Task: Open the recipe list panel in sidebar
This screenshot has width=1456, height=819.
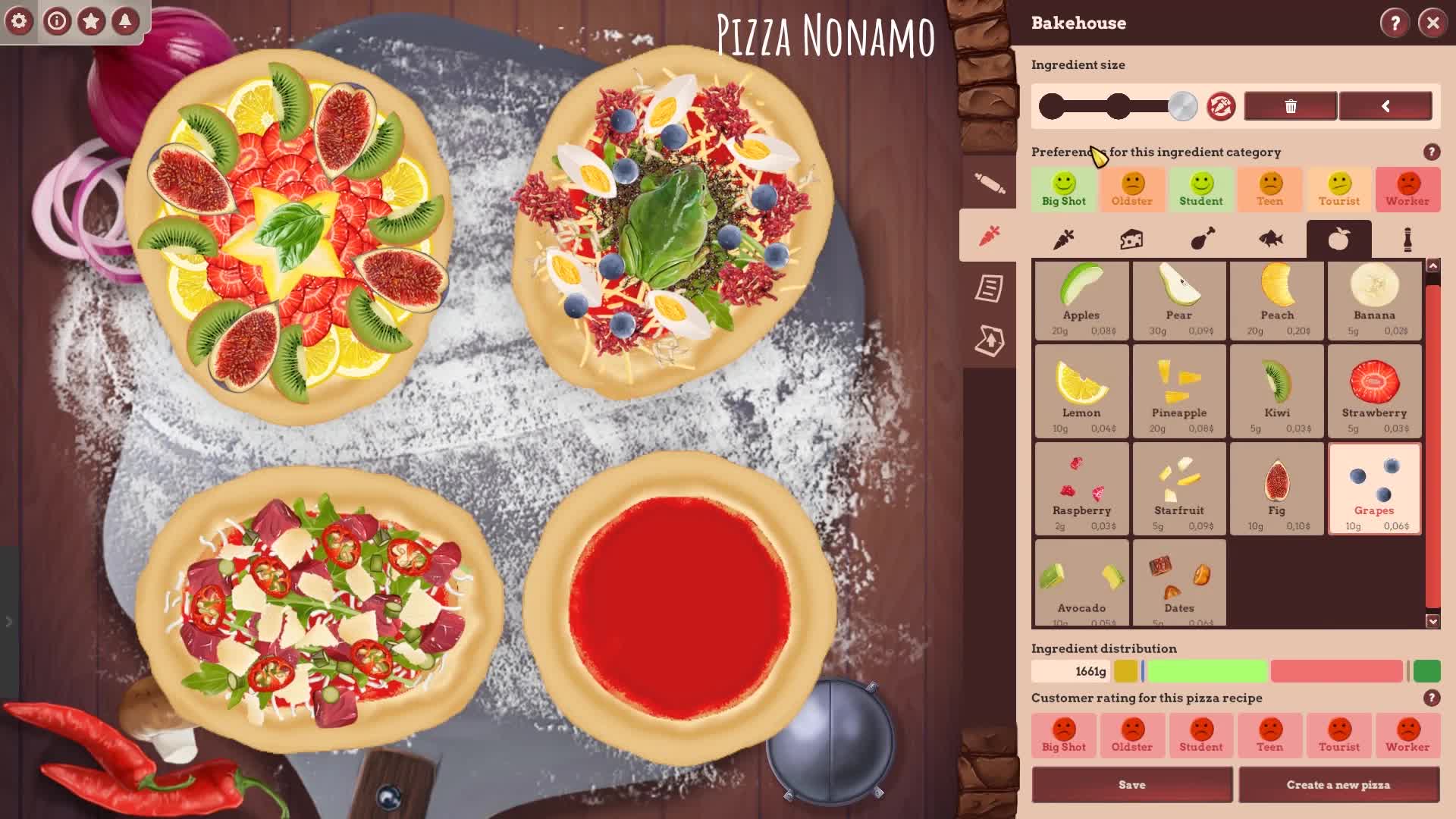Action: coord(989,288)
